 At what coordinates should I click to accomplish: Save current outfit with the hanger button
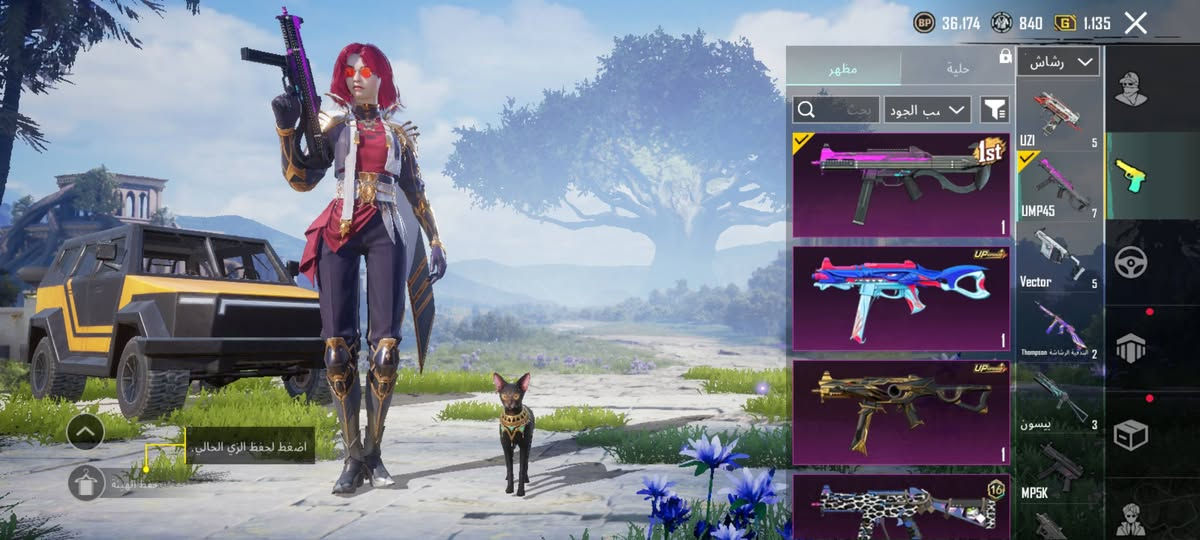point(87,483)
